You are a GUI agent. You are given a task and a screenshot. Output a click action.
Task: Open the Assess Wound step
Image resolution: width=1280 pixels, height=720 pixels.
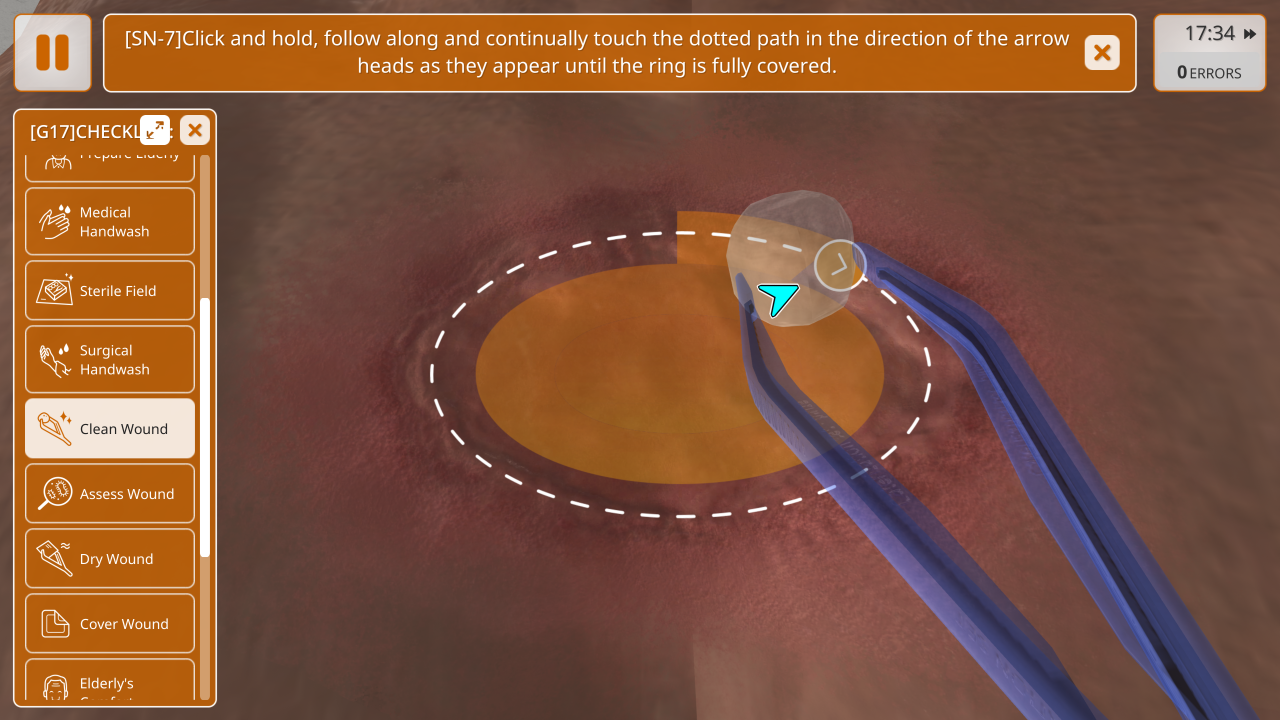pos(110,494)
